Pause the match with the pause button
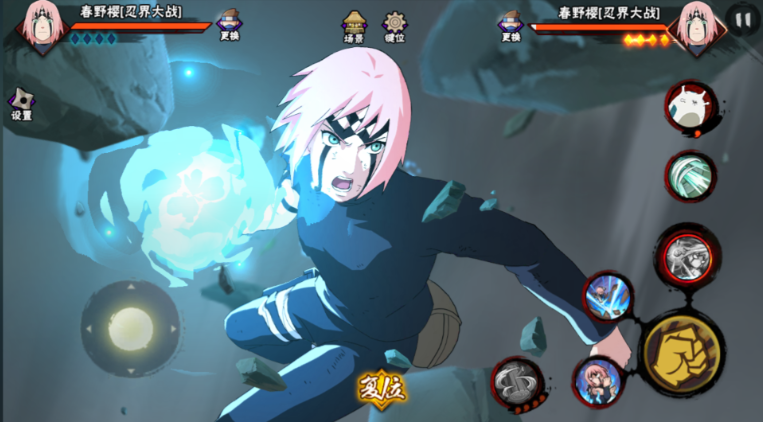763x422 pixels. pyautogui.click(x=743, y=19)
